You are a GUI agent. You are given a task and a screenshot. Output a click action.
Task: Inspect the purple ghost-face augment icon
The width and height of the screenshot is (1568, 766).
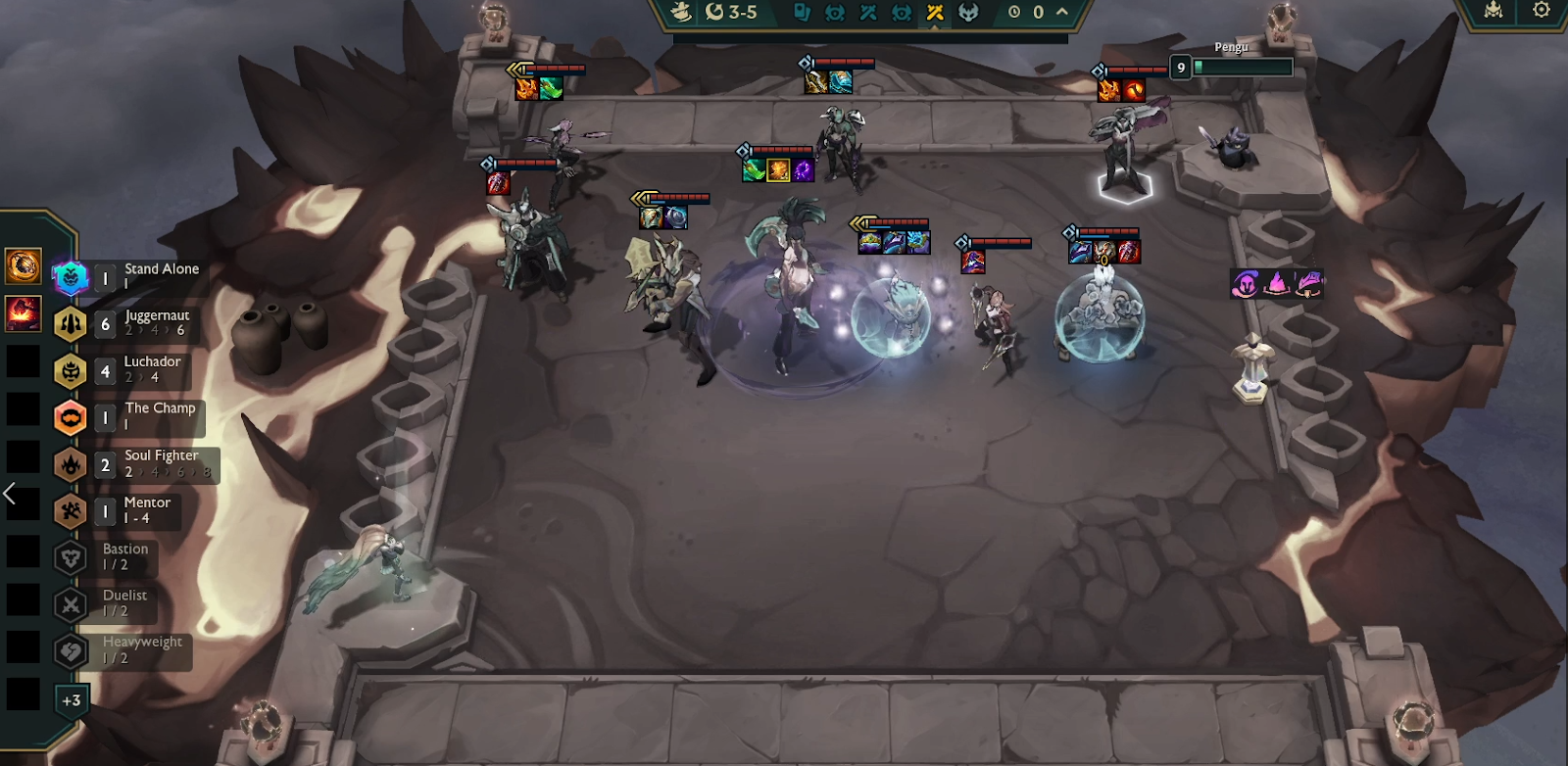point(1246,284)
